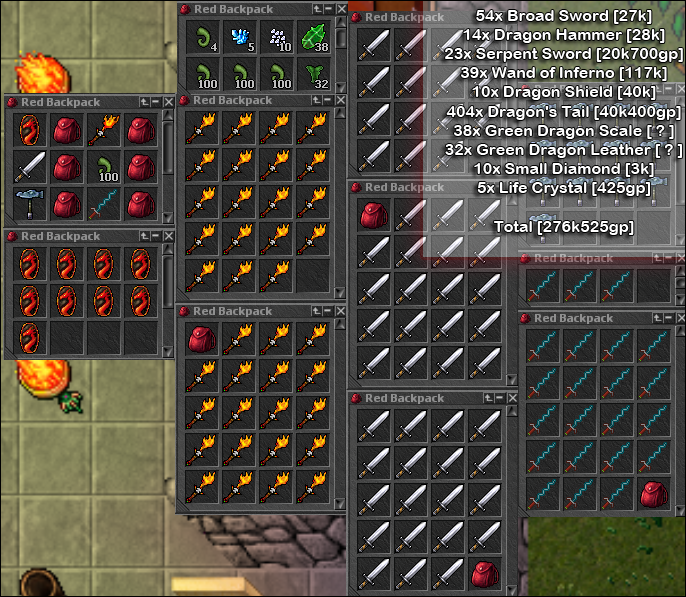Select the broad sword left of a red backpack
The image size is (686, 597).
point(30,166)
